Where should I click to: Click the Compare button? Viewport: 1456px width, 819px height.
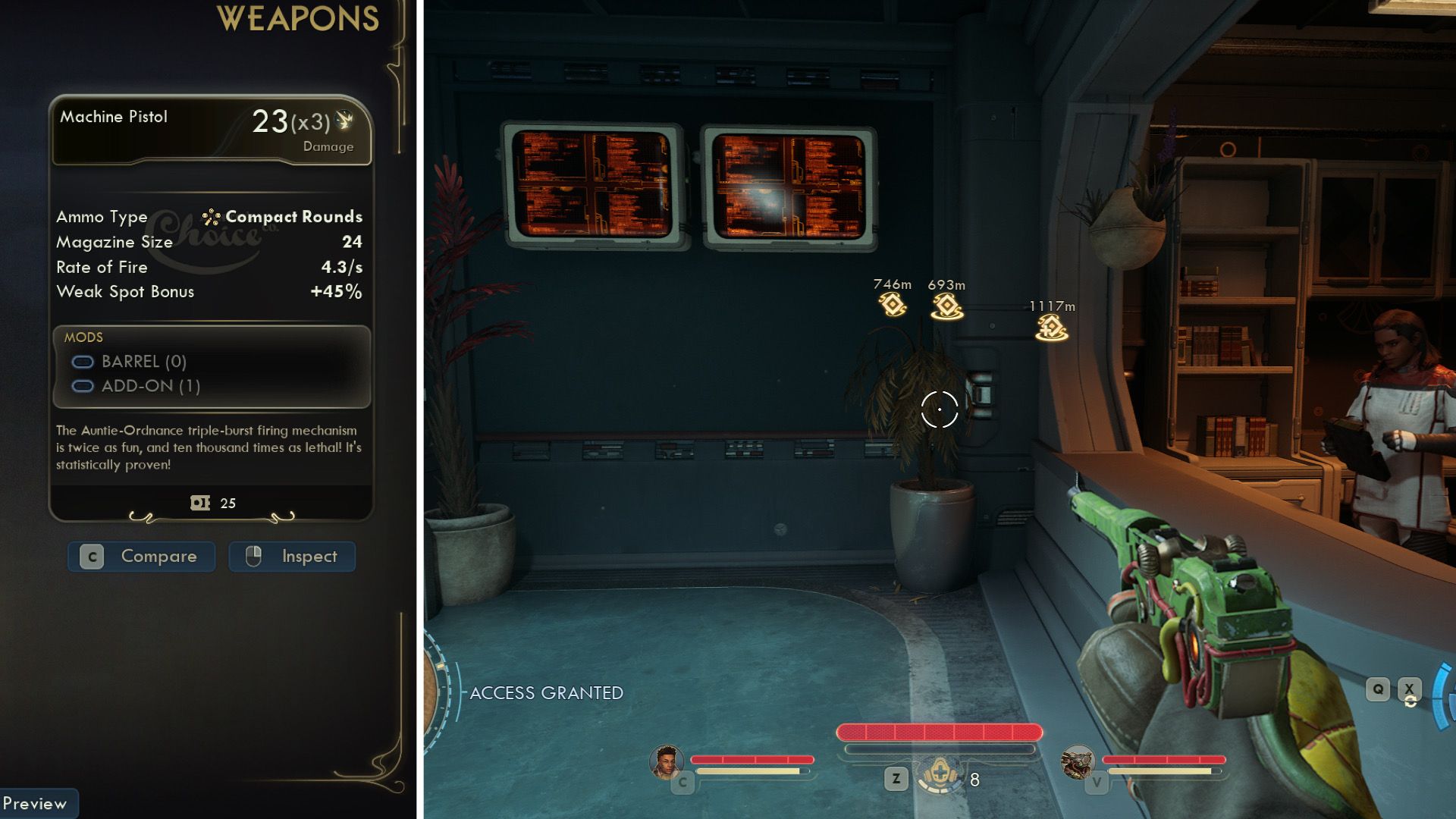142,557
